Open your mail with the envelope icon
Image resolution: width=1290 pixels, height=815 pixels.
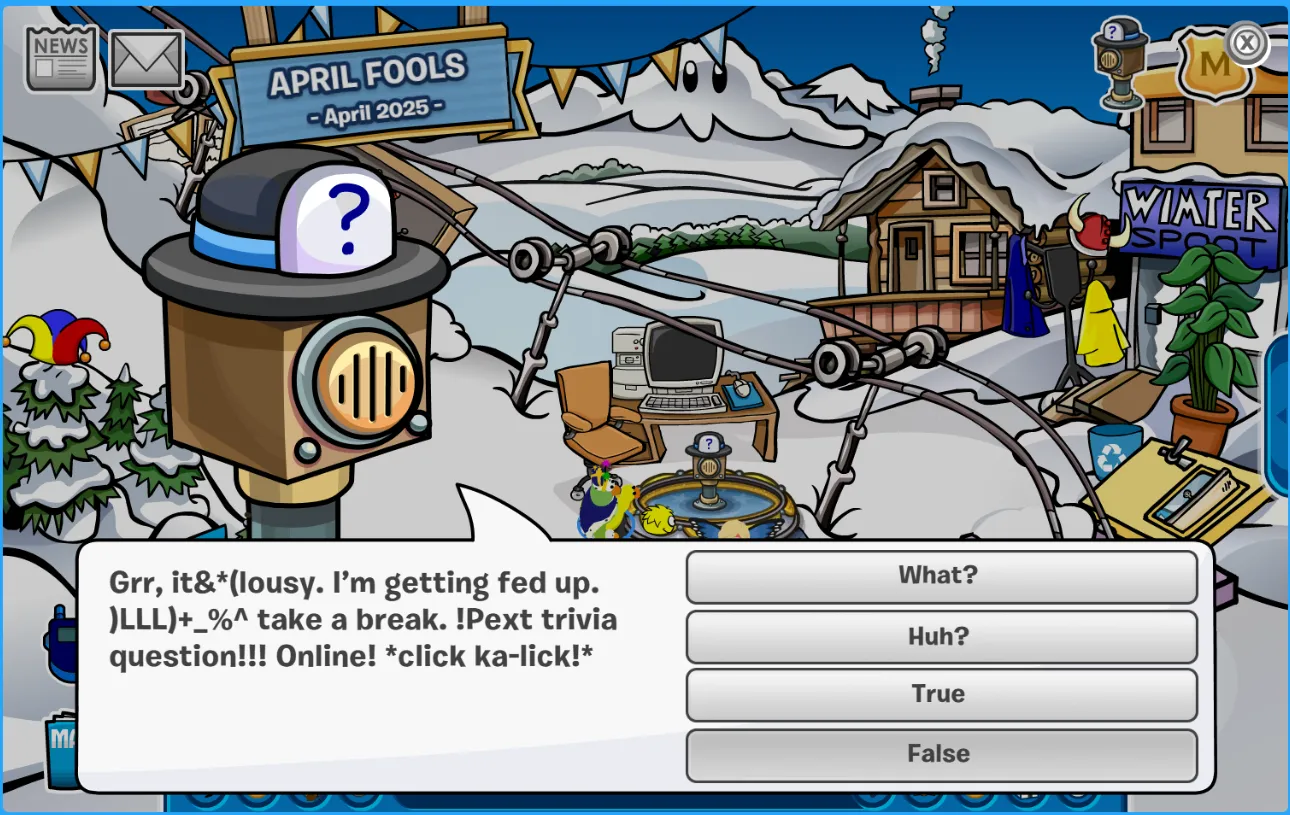pos(148,58)
